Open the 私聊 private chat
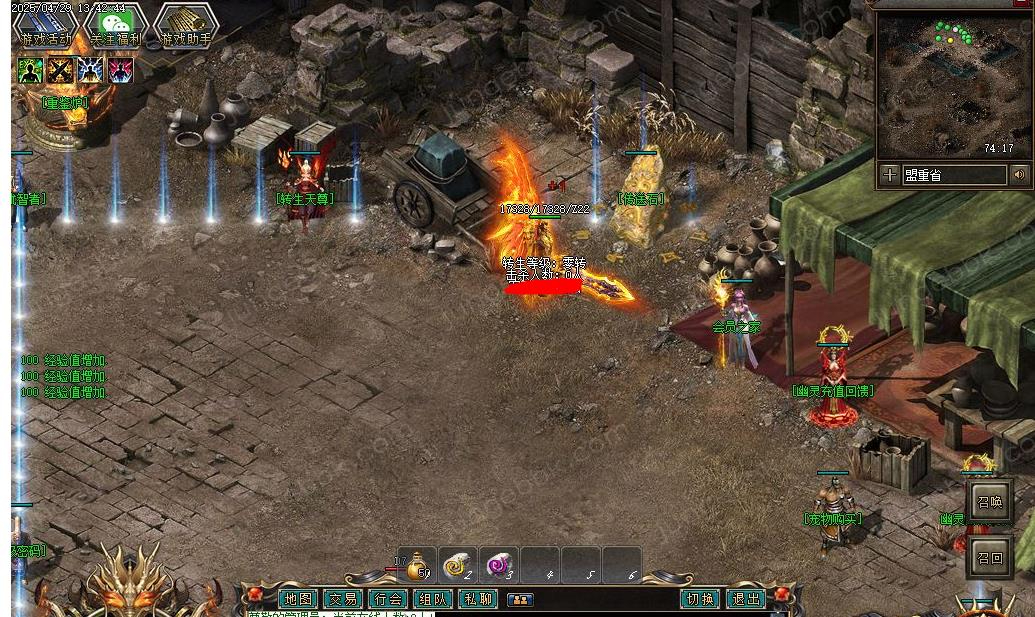1035x617 pixels. [x=477, y=599]
